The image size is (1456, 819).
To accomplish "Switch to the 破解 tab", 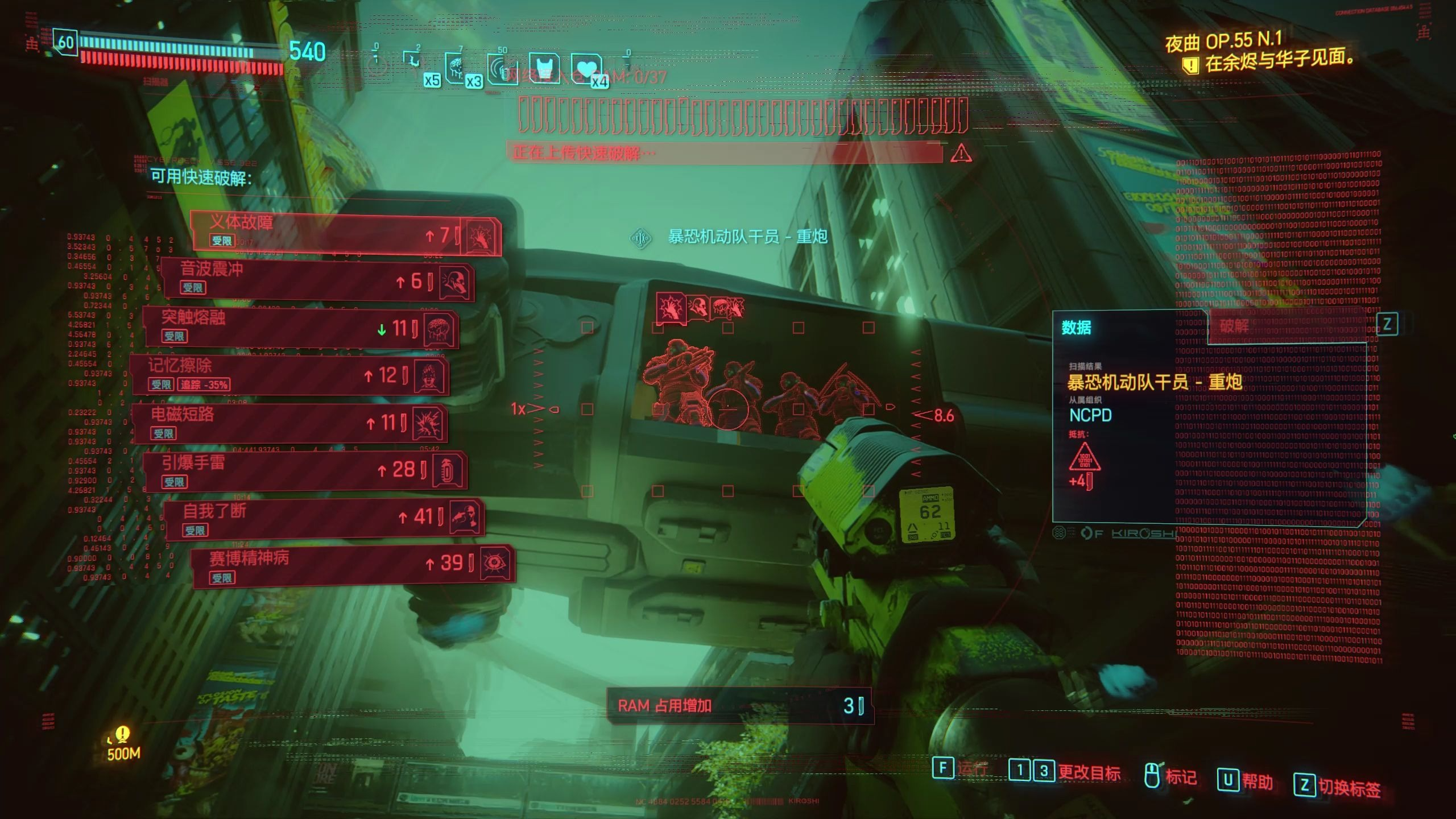I will (x=1234, y=325).
